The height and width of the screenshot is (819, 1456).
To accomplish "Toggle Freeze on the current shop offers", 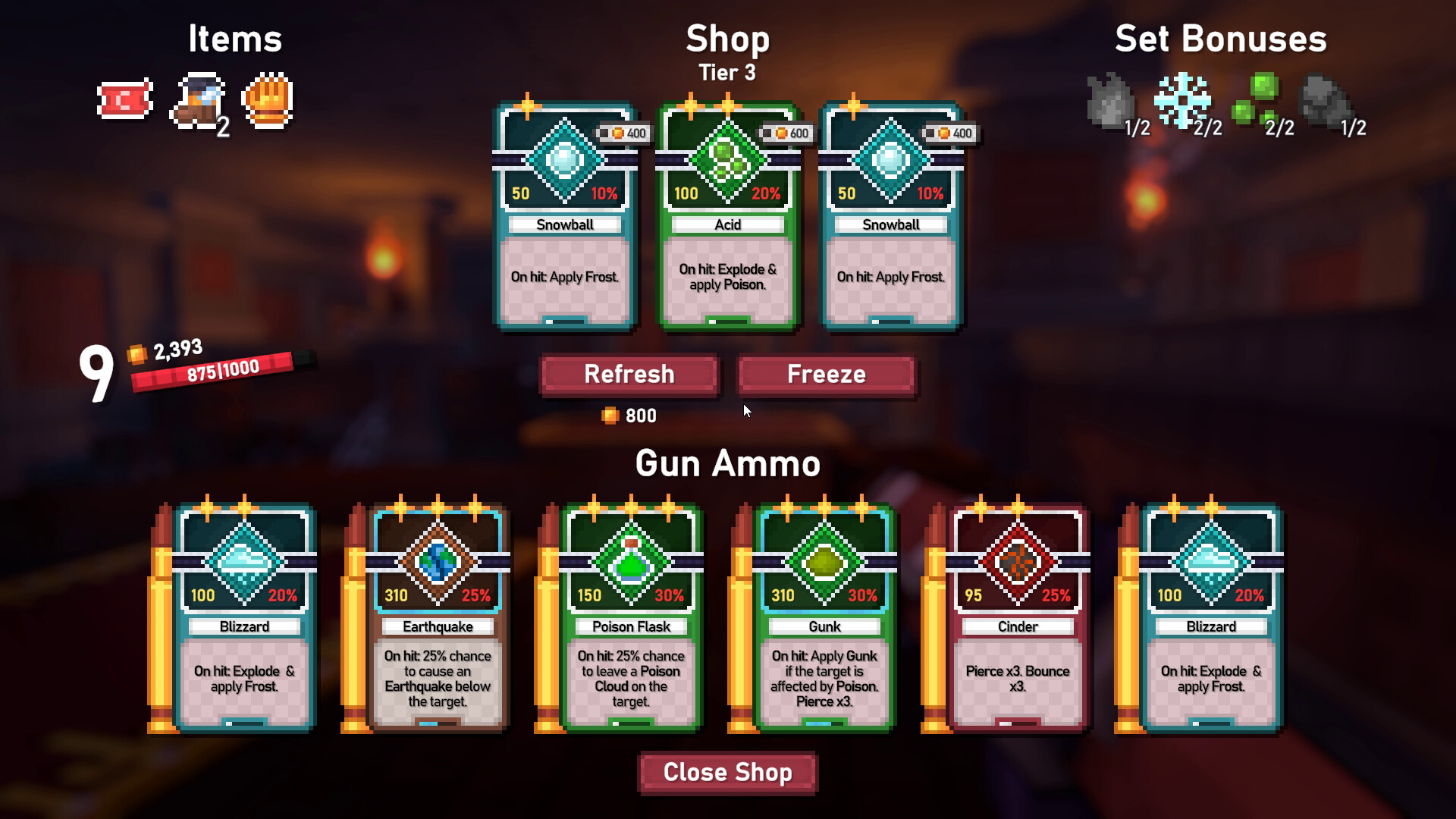I will point(826,374).
